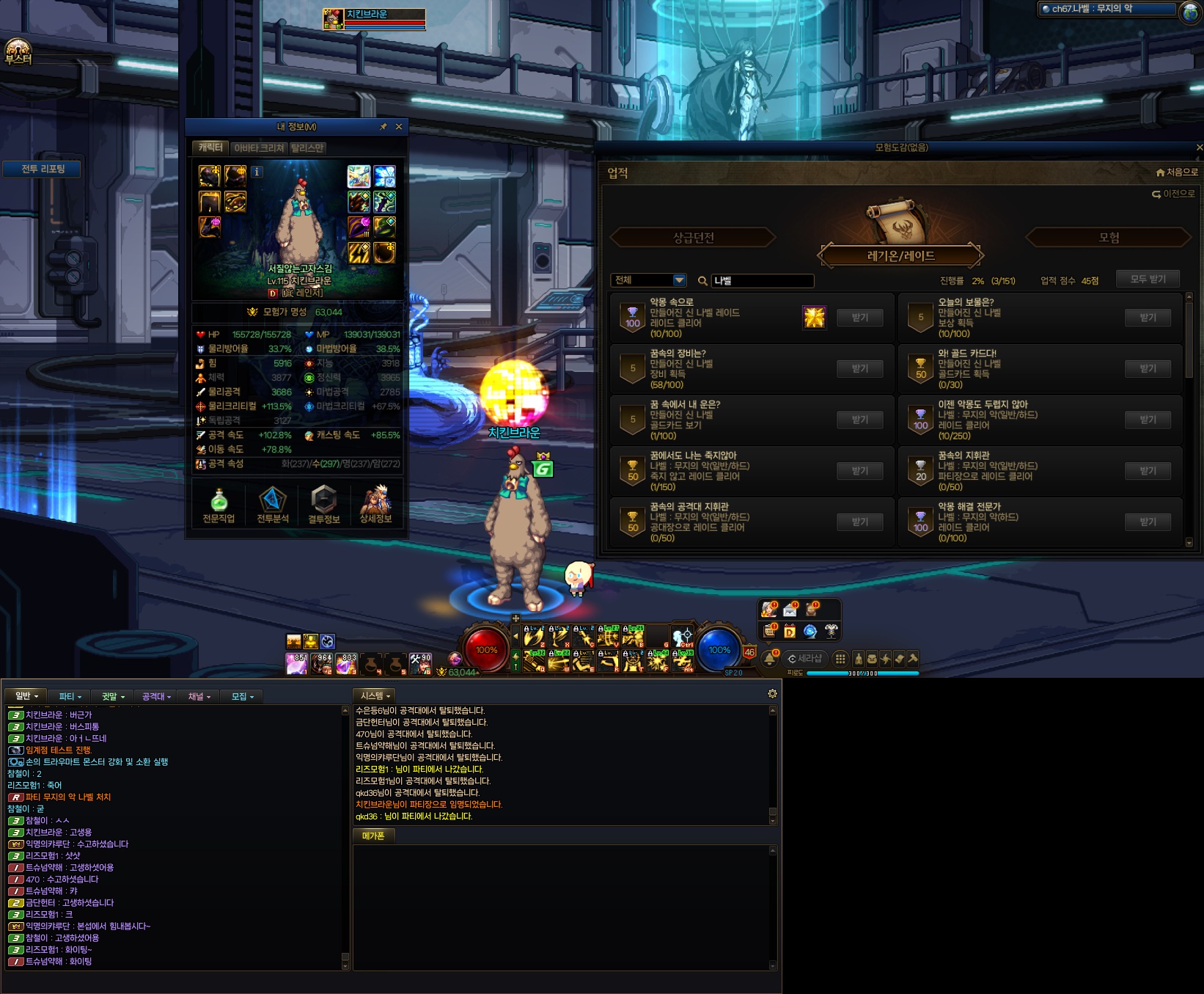Open chat settings gear icon
This screenshot has height=994, width=1204.
(772, 694)
